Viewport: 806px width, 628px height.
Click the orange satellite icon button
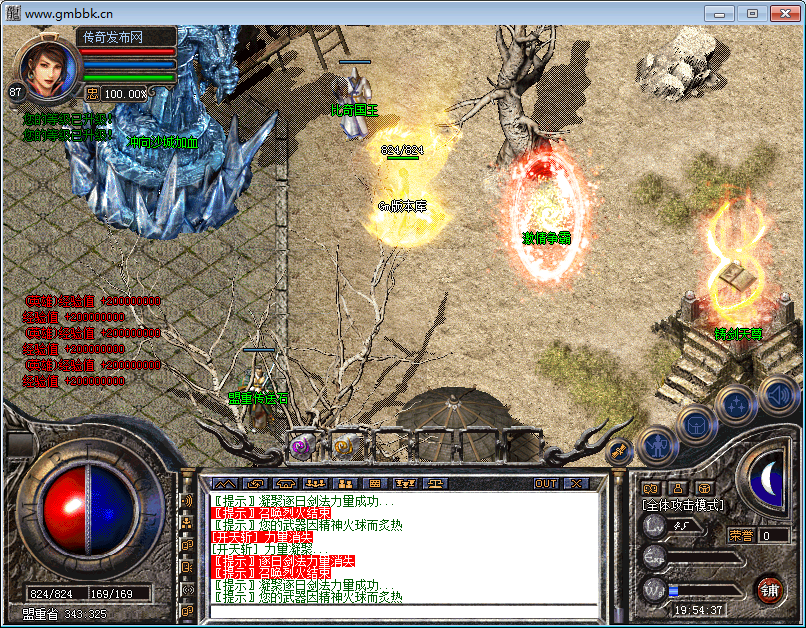tap(618, 451)
